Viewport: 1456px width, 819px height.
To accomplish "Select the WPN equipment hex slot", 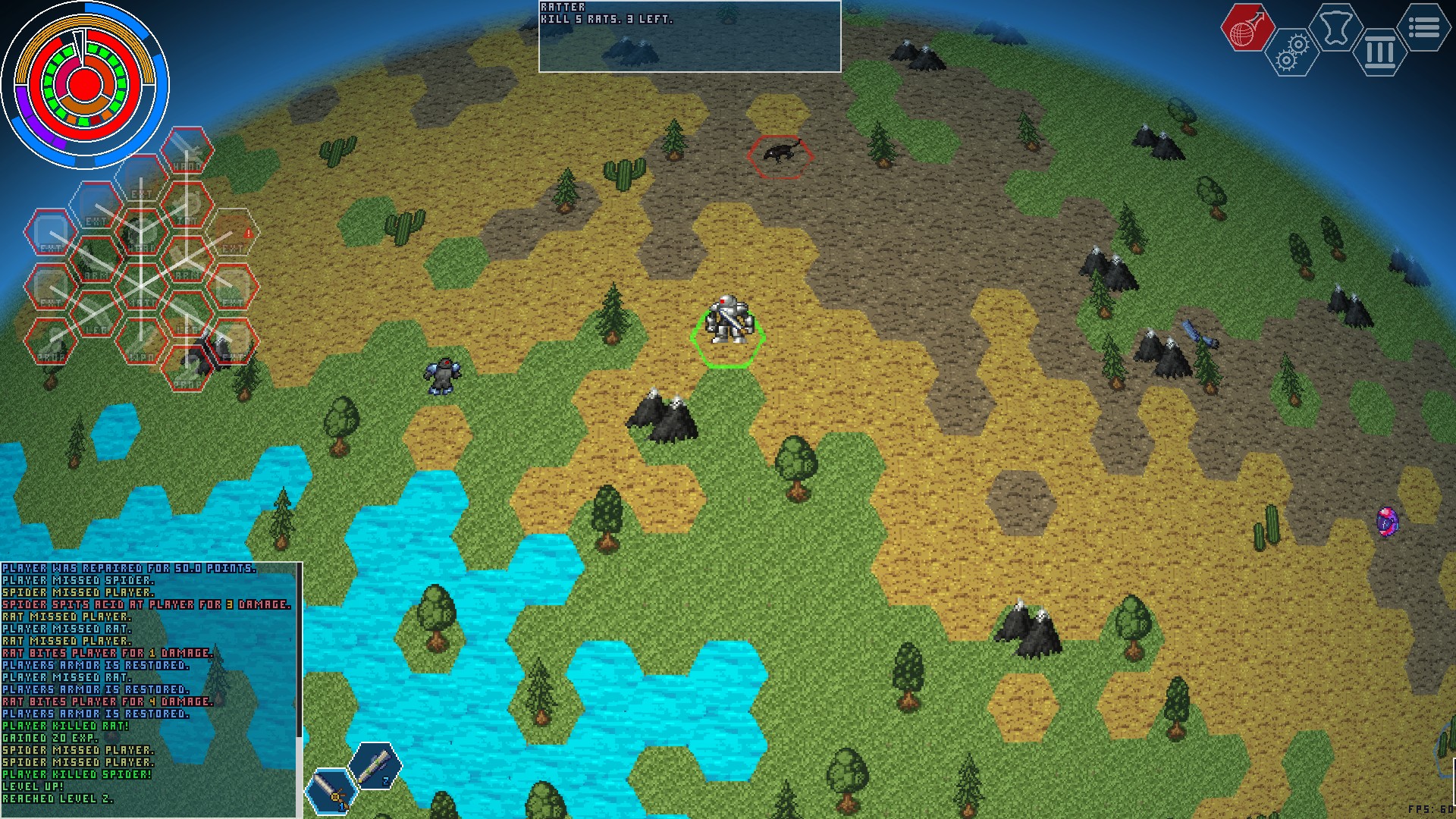I will [141, 340].
